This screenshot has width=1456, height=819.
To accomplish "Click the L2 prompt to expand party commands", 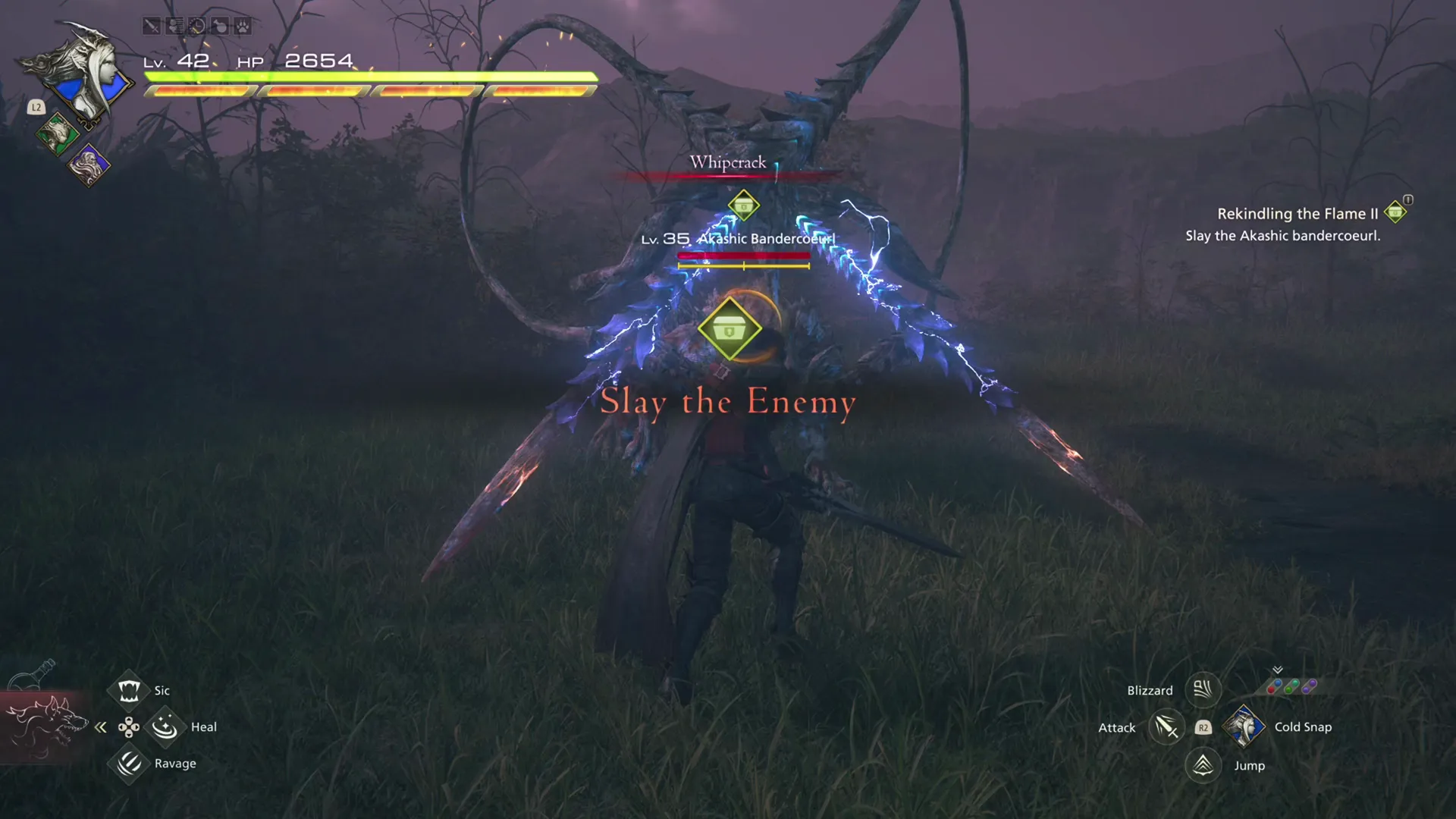I will (35, 107).
